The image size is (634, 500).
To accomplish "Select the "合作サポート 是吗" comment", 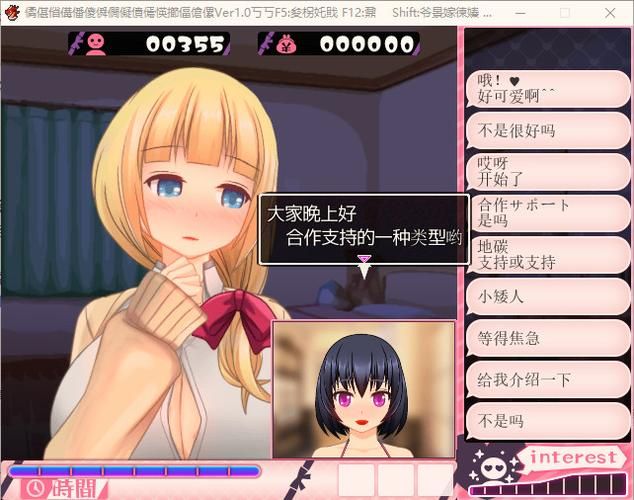I will point(547,212).
